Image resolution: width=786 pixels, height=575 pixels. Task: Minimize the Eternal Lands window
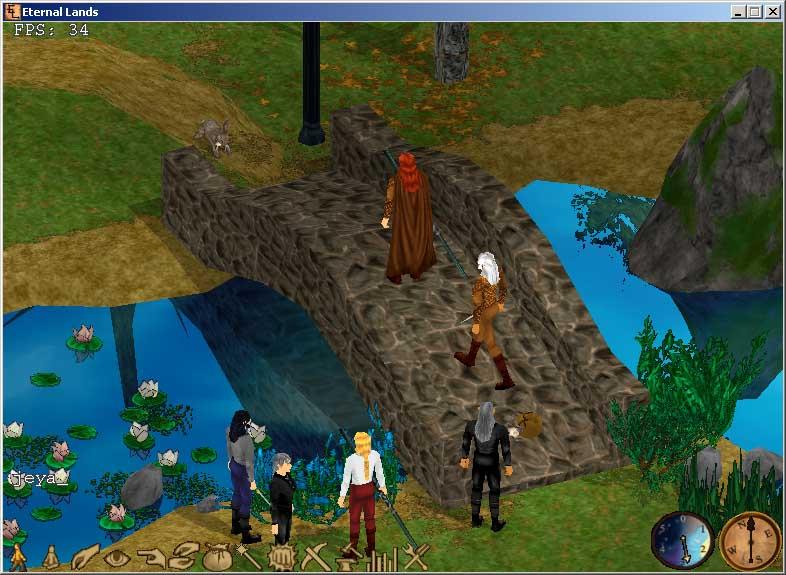738,12
